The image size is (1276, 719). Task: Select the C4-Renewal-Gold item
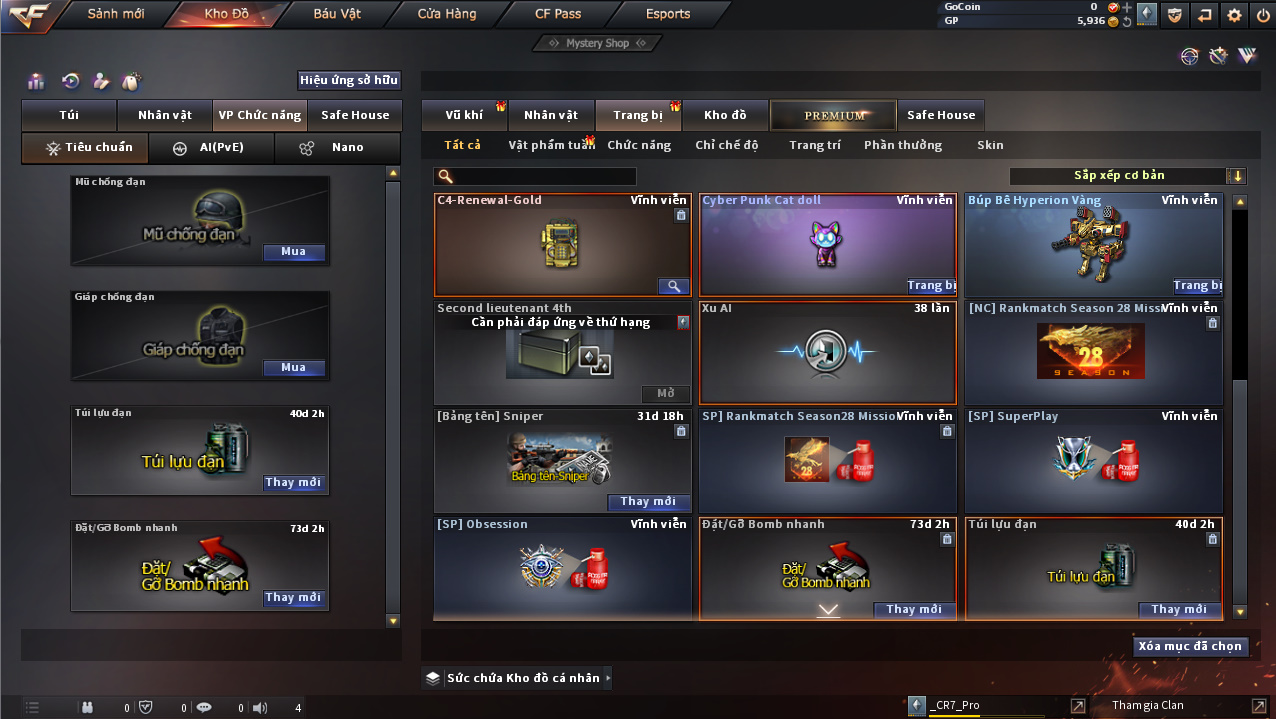[x=563, y=245]
